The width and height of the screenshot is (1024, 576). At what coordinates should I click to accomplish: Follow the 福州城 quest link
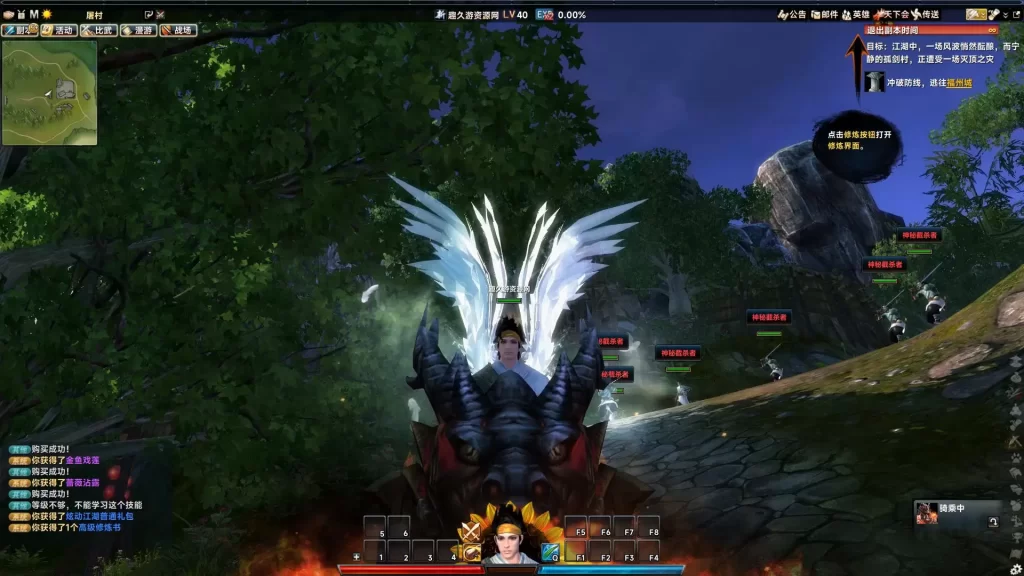pyautogui.click(x=958, y=83)
